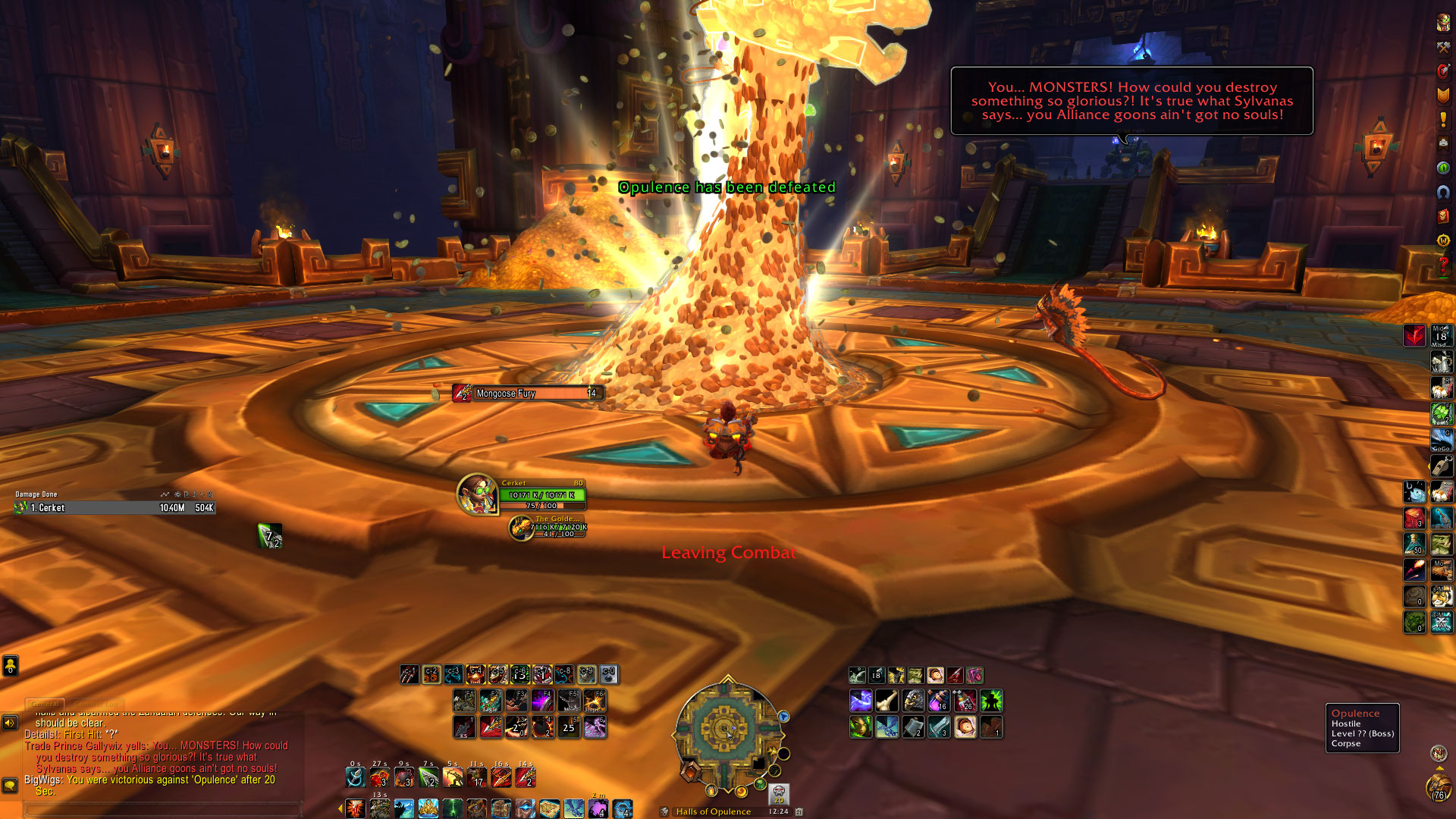This screenshot has height=819, width=1456.
Task: Open the chat speech bubble menu button
Action: coord(10,785)
